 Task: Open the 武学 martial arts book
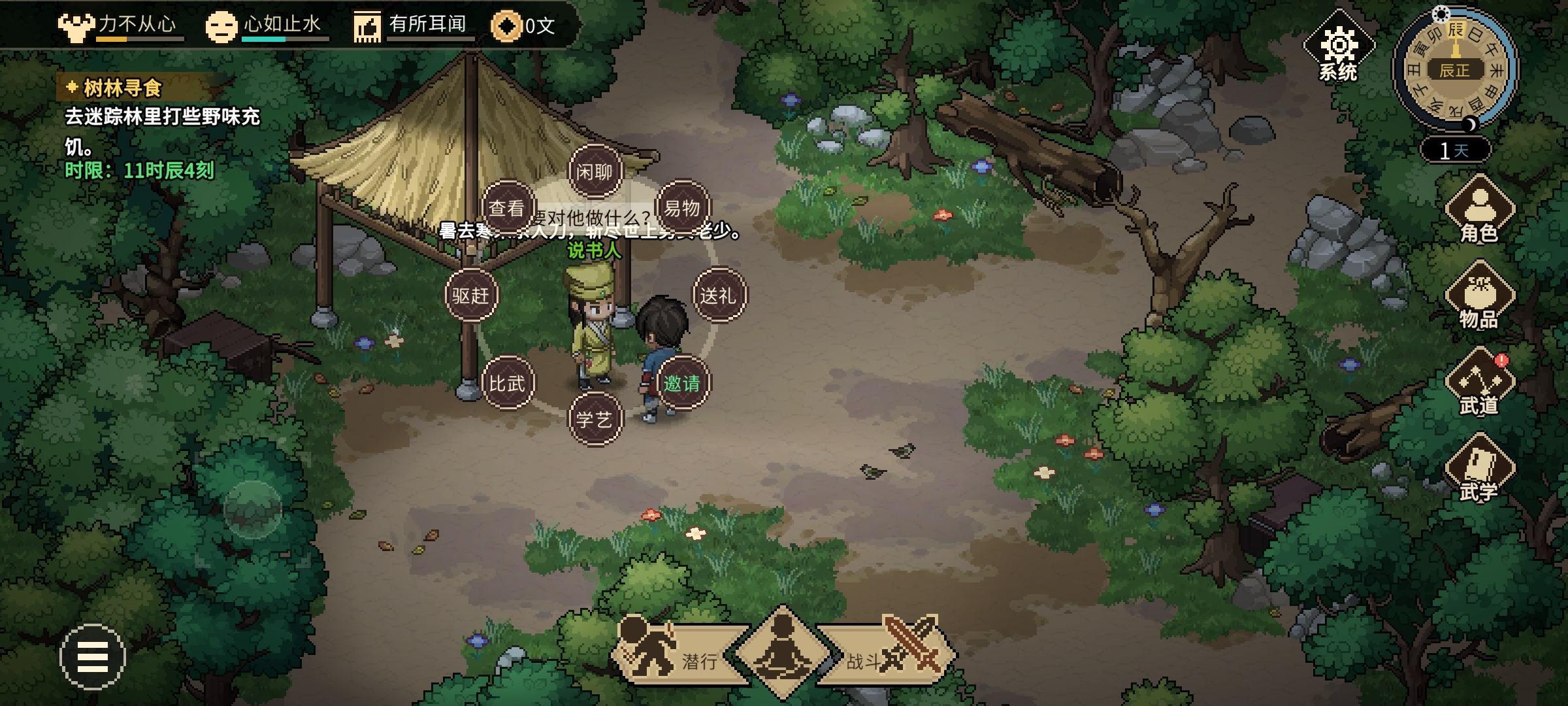pyautogui.click(x=1479, y=471)
